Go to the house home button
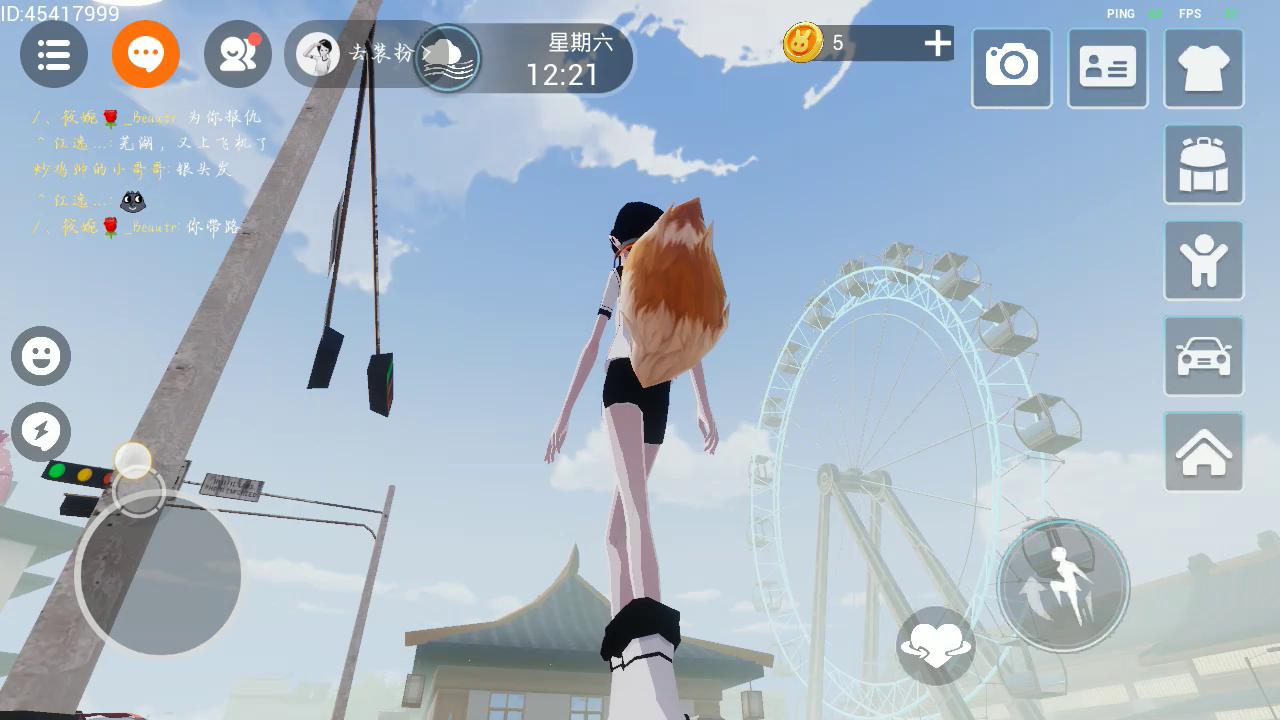This screenshot has height=720, width=1280. tap(1204, 452)
